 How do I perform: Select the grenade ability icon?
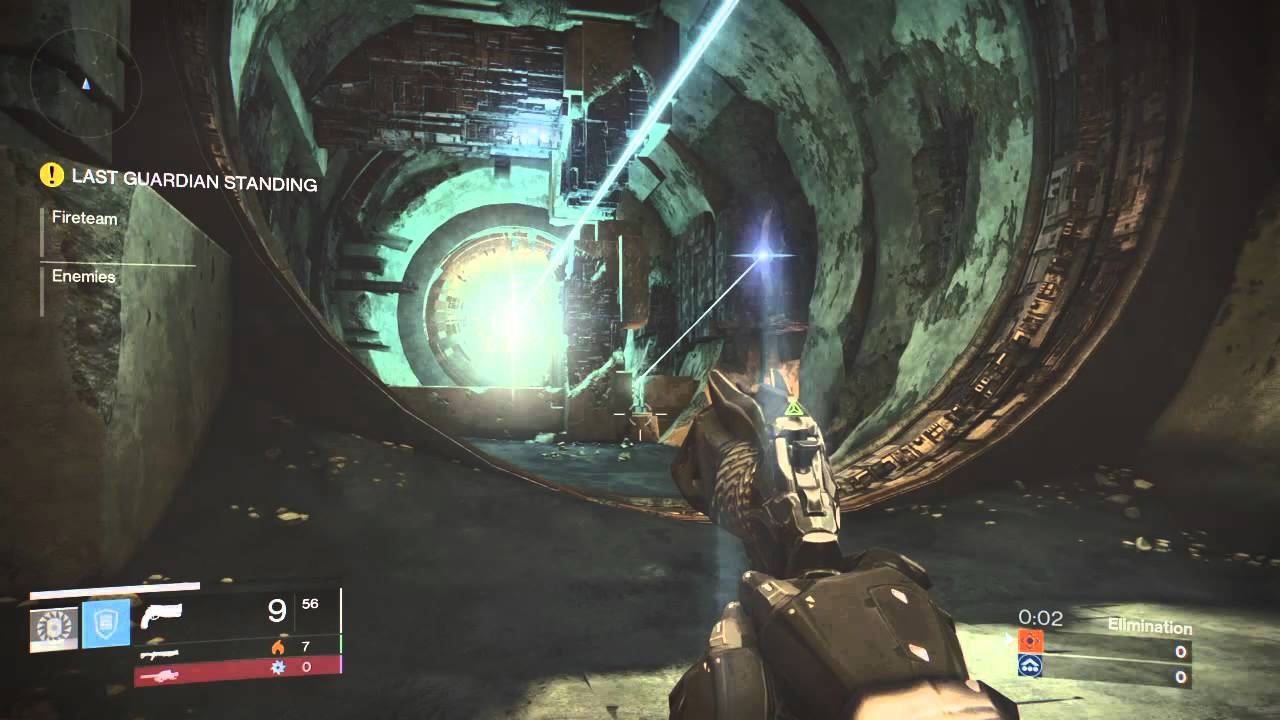(54, 627)
